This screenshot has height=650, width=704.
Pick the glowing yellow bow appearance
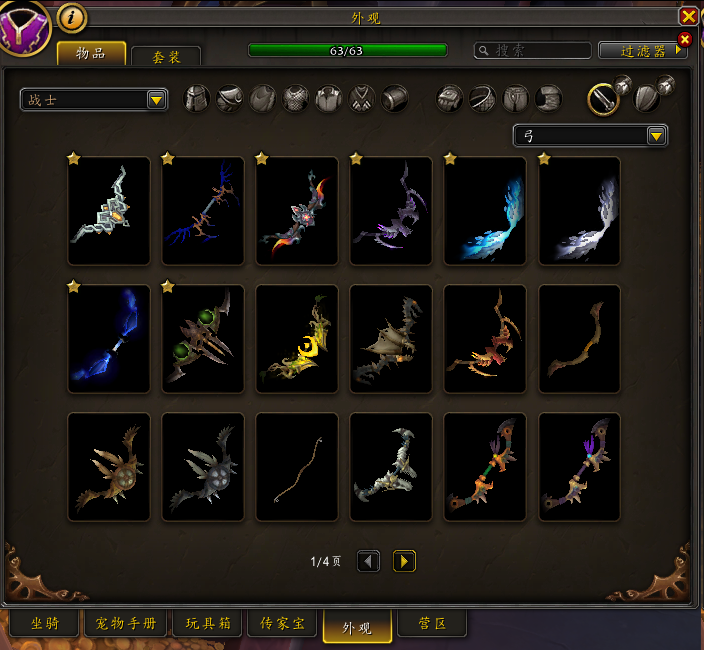[x=297, y=339]
